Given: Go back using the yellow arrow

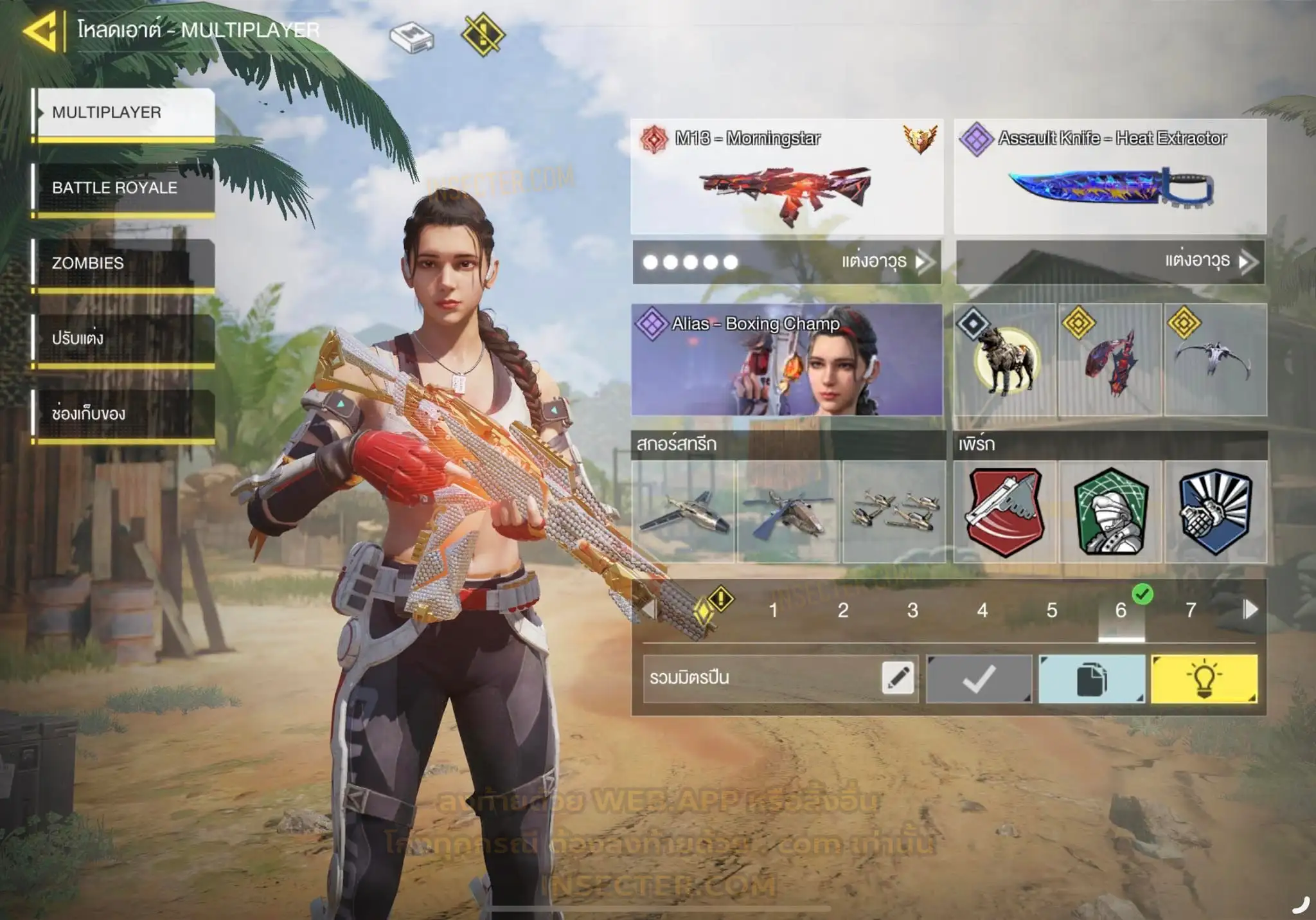Looking at the screenshot, I should point(41,31).
